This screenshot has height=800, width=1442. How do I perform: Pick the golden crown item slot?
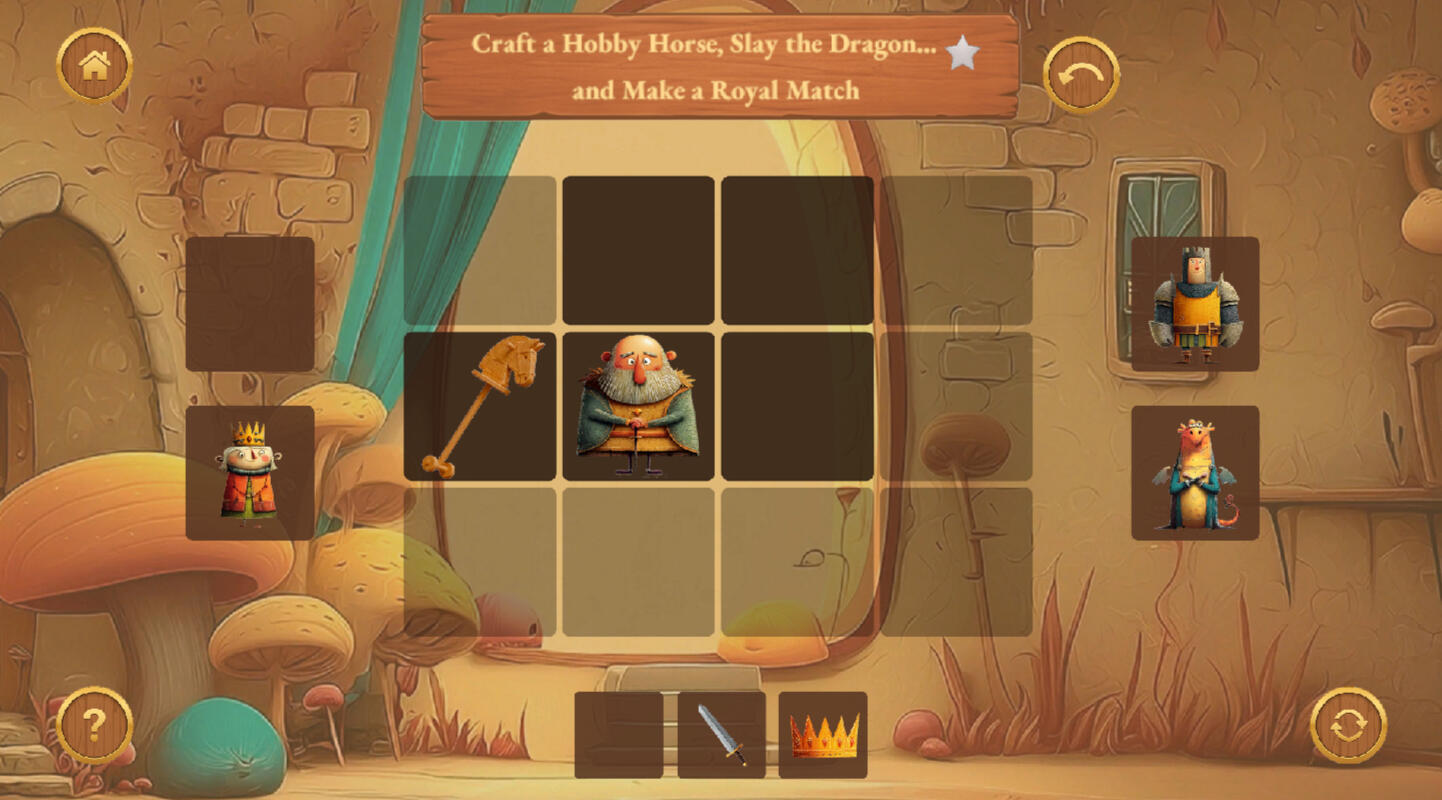click(x=823, y=735)
